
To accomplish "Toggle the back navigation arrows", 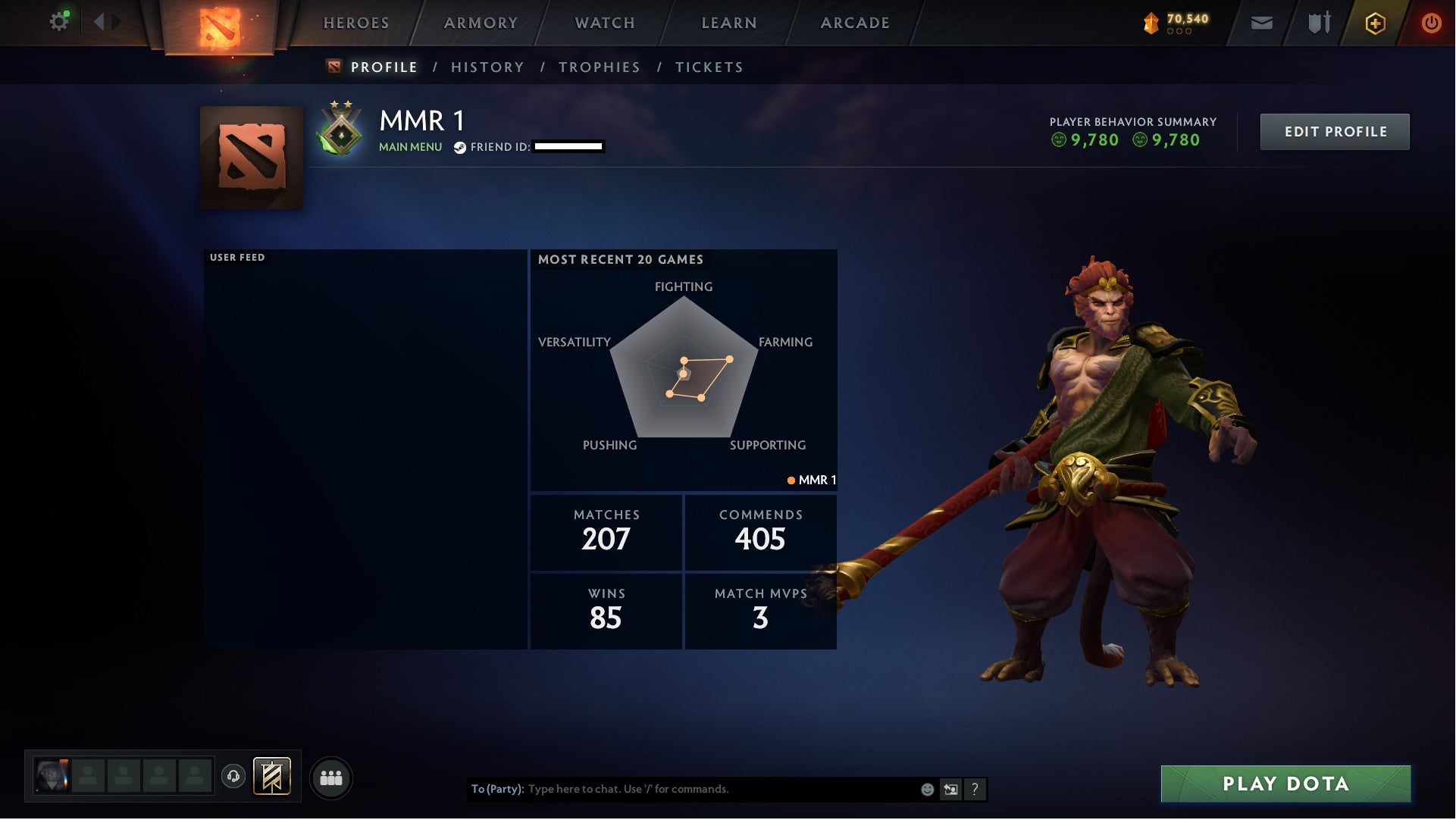I will click(x=105, y=20).
